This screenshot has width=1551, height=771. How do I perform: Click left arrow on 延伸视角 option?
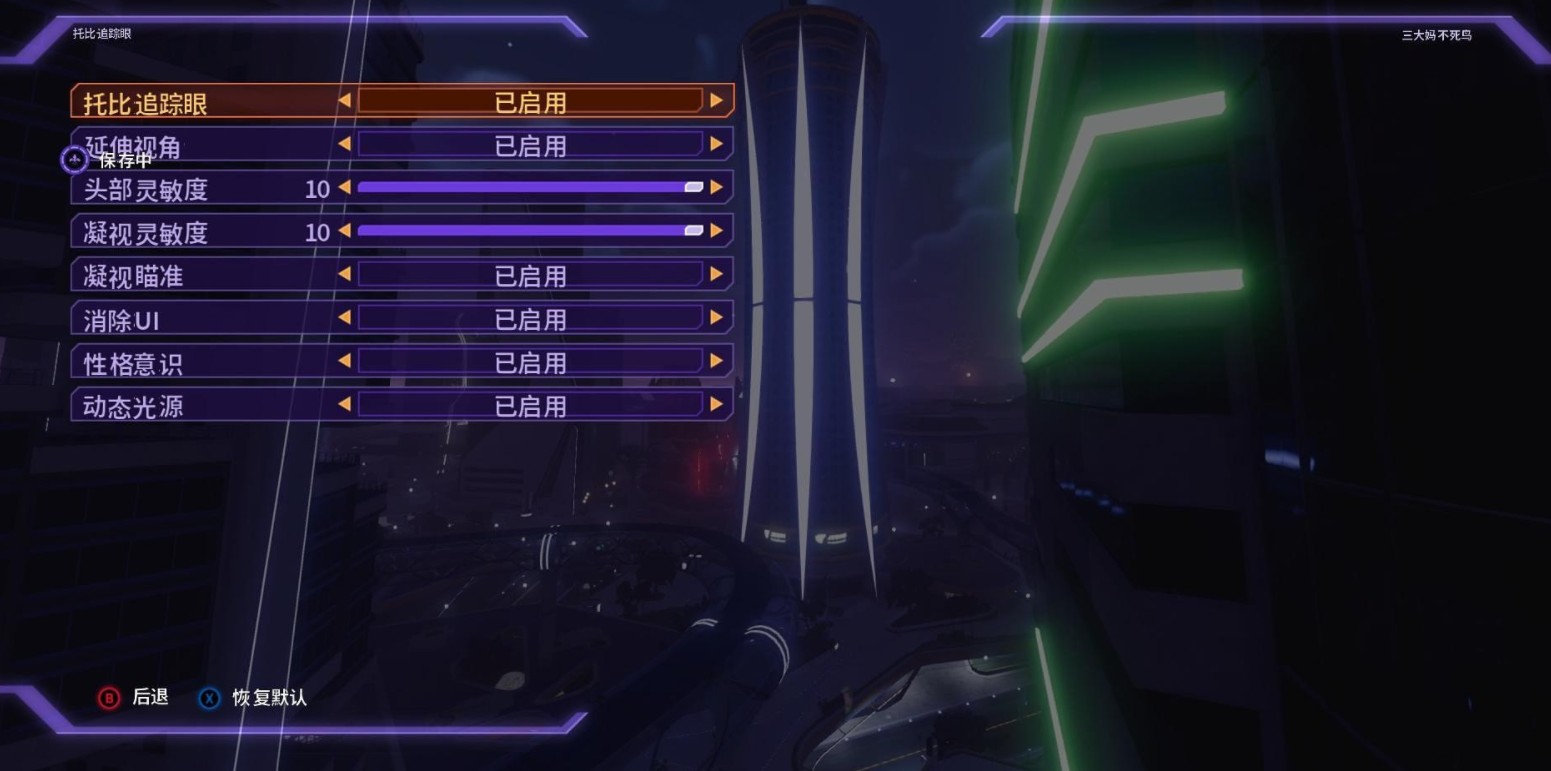(x=344, y=144)
